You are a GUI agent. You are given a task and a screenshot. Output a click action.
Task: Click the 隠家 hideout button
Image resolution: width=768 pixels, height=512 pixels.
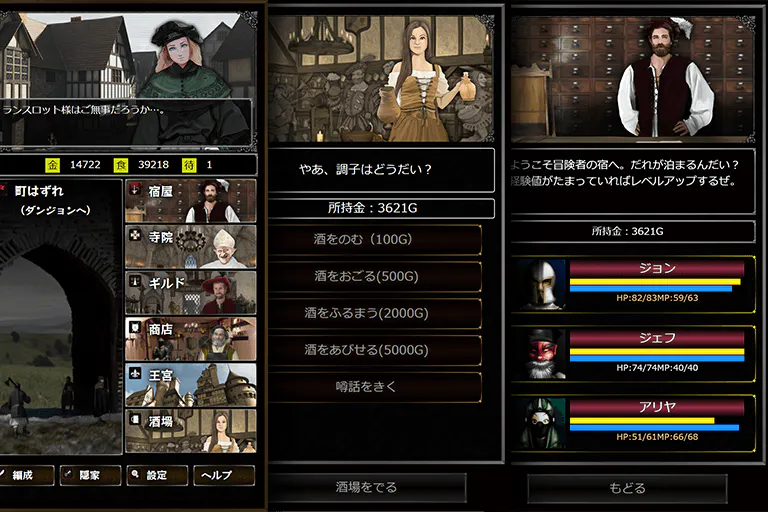[x=91, y=475]
